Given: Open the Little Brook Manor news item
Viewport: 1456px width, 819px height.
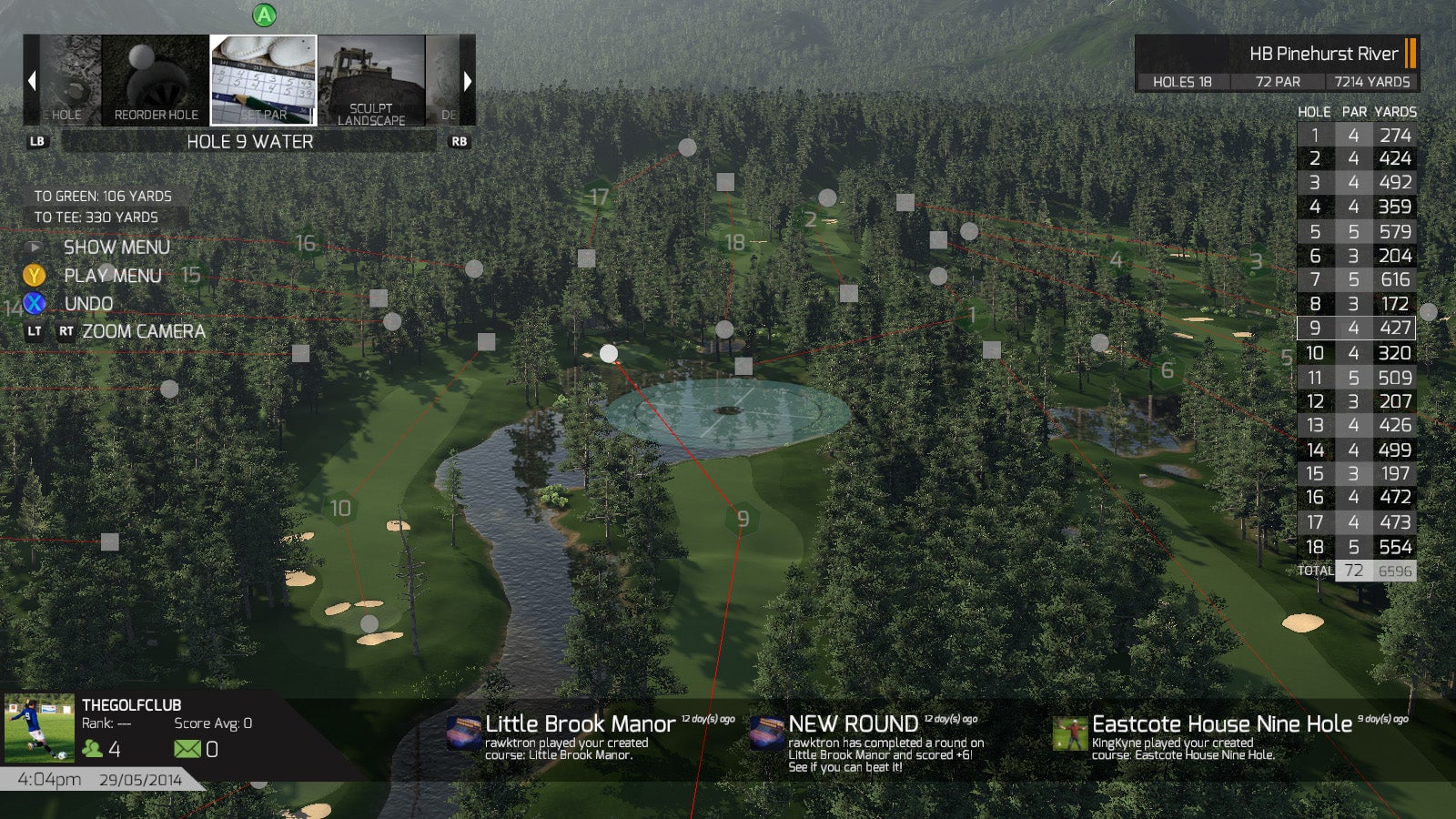Looking at the screenshot, I should pos(581,735).
